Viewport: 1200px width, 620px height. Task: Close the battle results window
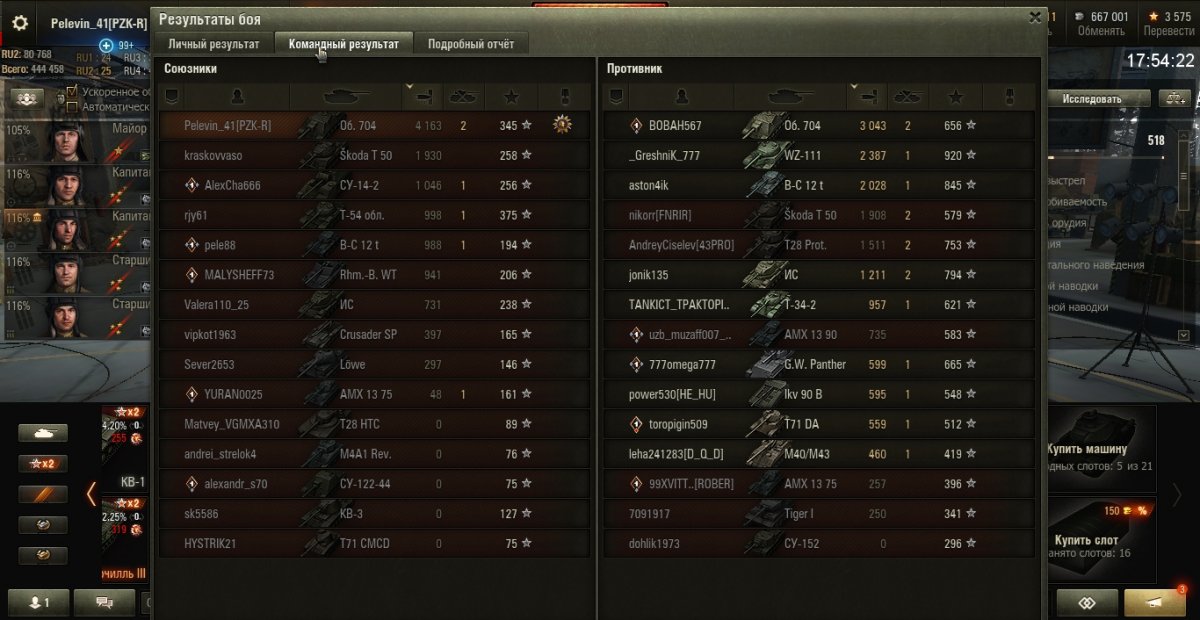pyautogui.click(x=1035, y=17)
